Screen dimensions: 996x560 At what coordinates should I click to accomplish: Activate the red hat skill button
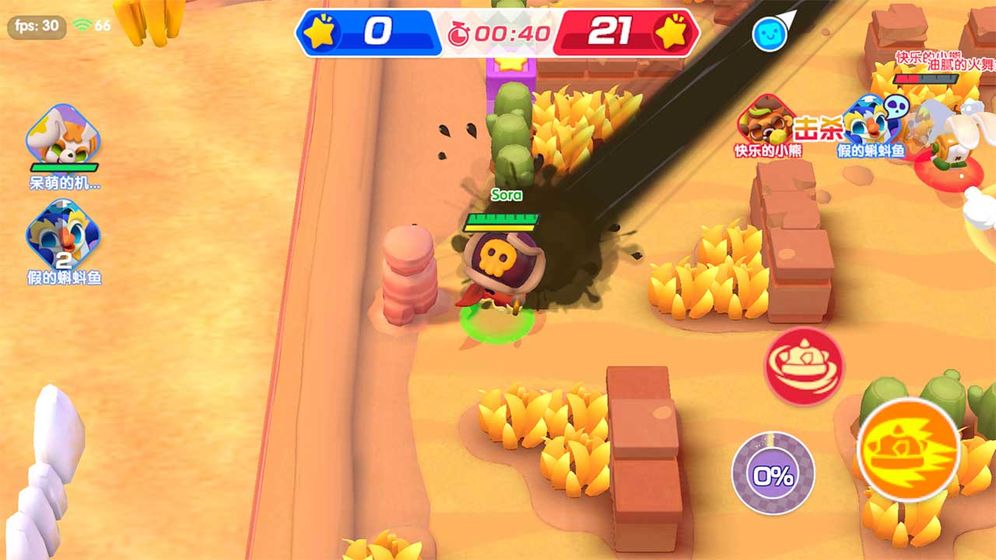[x=804, y=367]
